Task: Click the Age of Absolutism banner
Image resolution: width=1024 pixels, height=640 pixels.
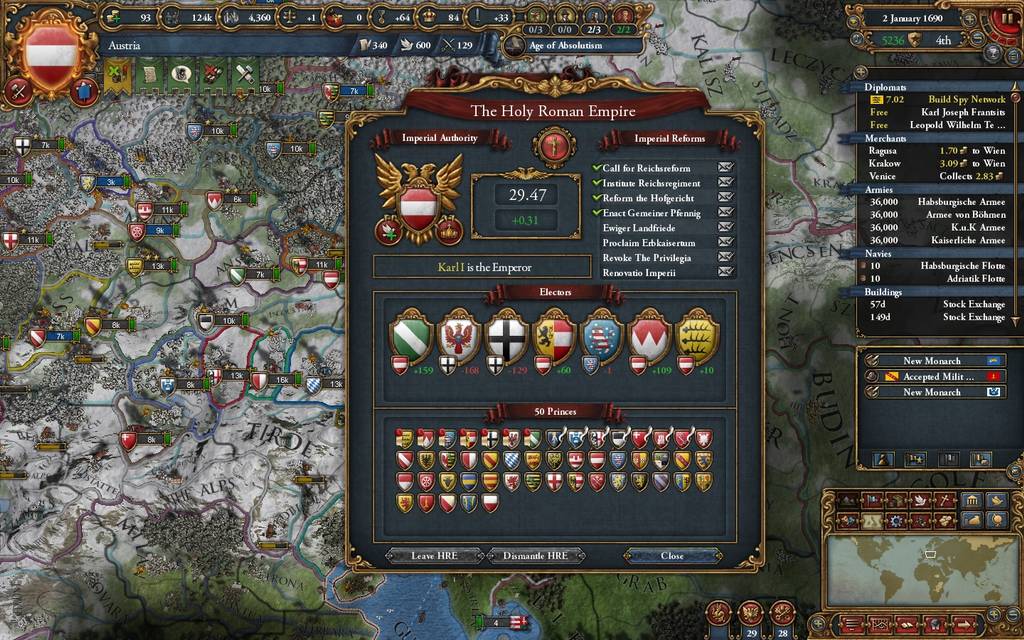Action: point(565,45)
